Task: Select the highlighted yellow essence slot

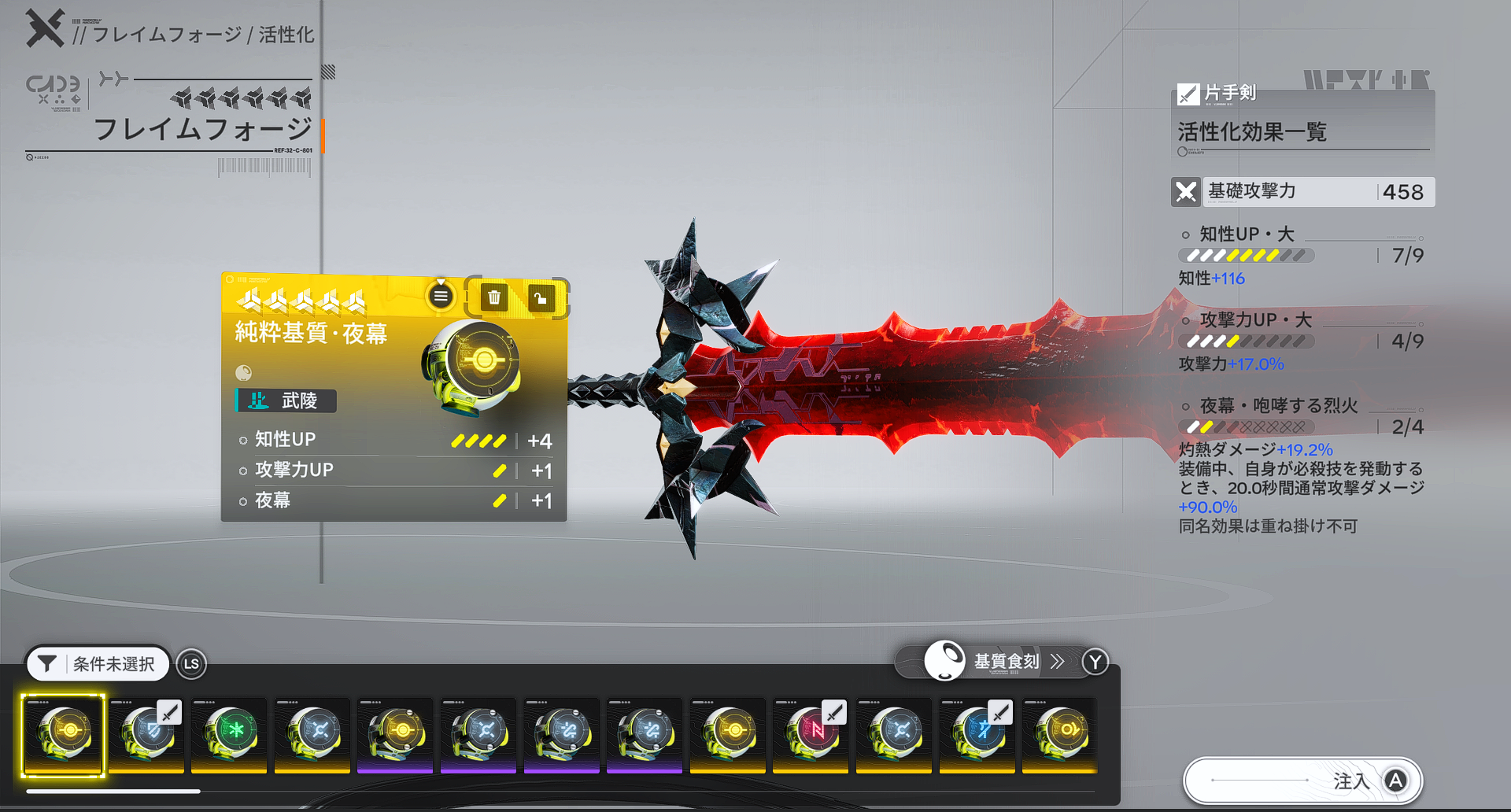Action: click(64, 735)
